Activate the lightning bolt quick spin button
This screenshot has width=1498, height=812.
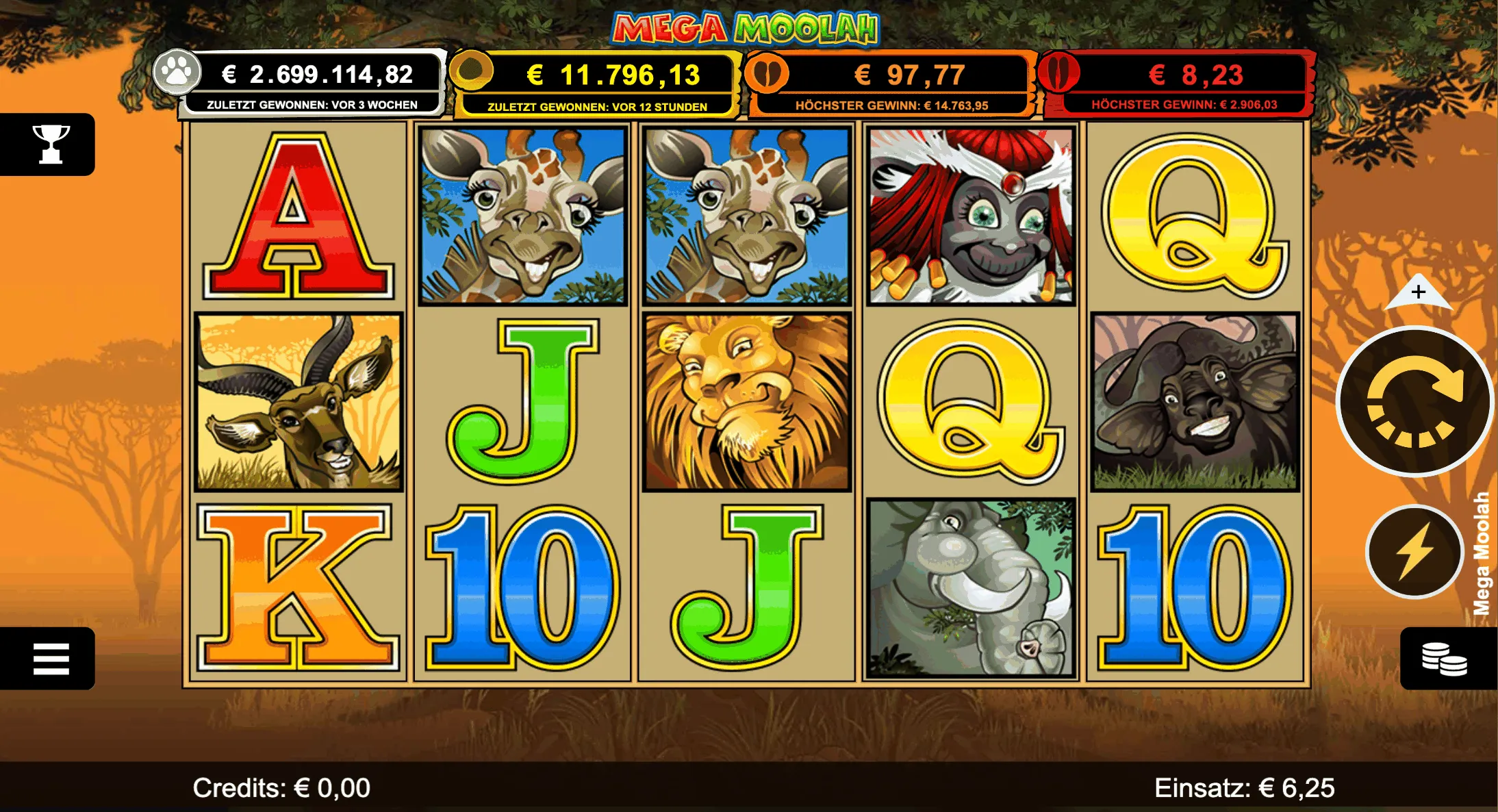pyautogui.click(x=1414, y=551)
